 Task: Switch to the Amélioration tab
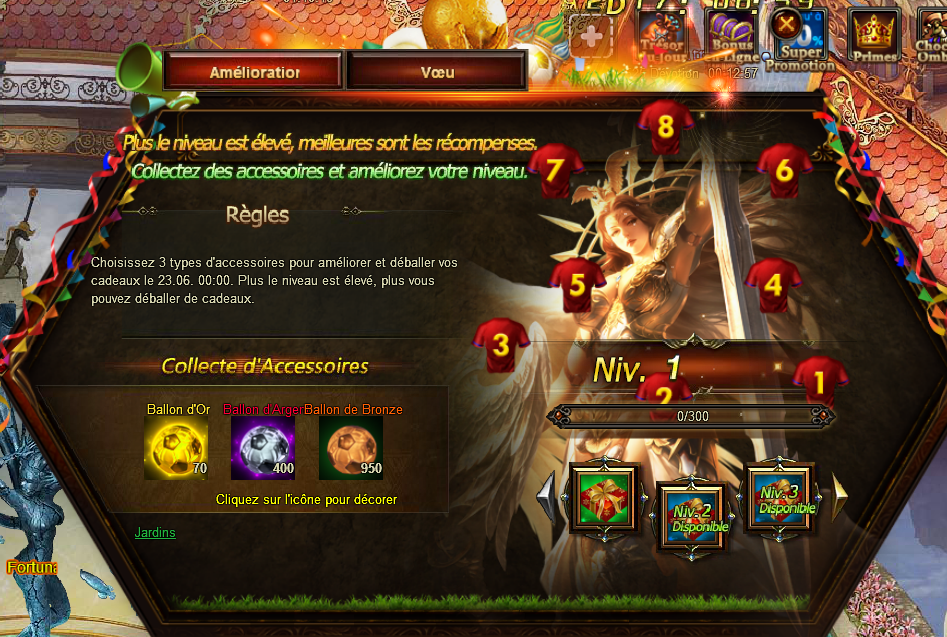(254, 72)
